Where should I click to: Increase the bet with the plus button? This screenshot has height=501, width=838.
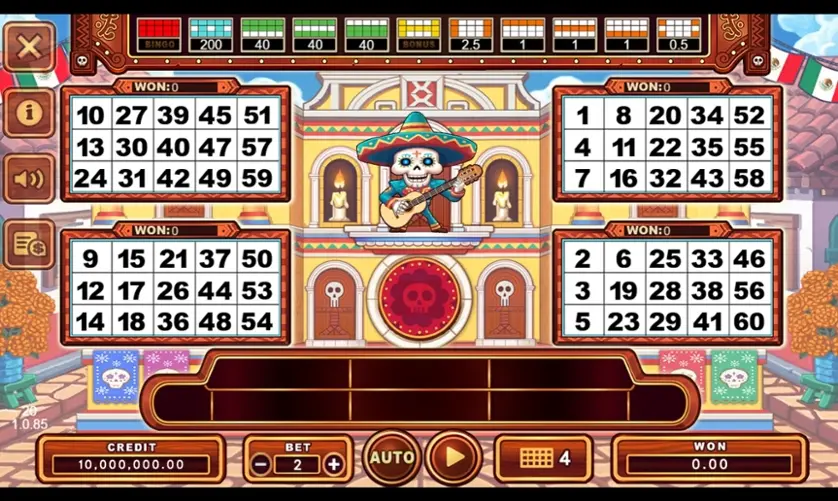tap(334, 464)
